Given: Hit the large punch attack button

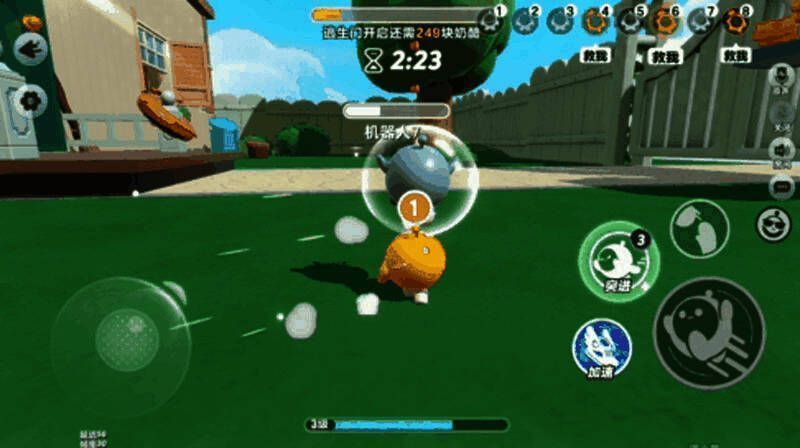Looking at the screenshot, I should 708,326.
